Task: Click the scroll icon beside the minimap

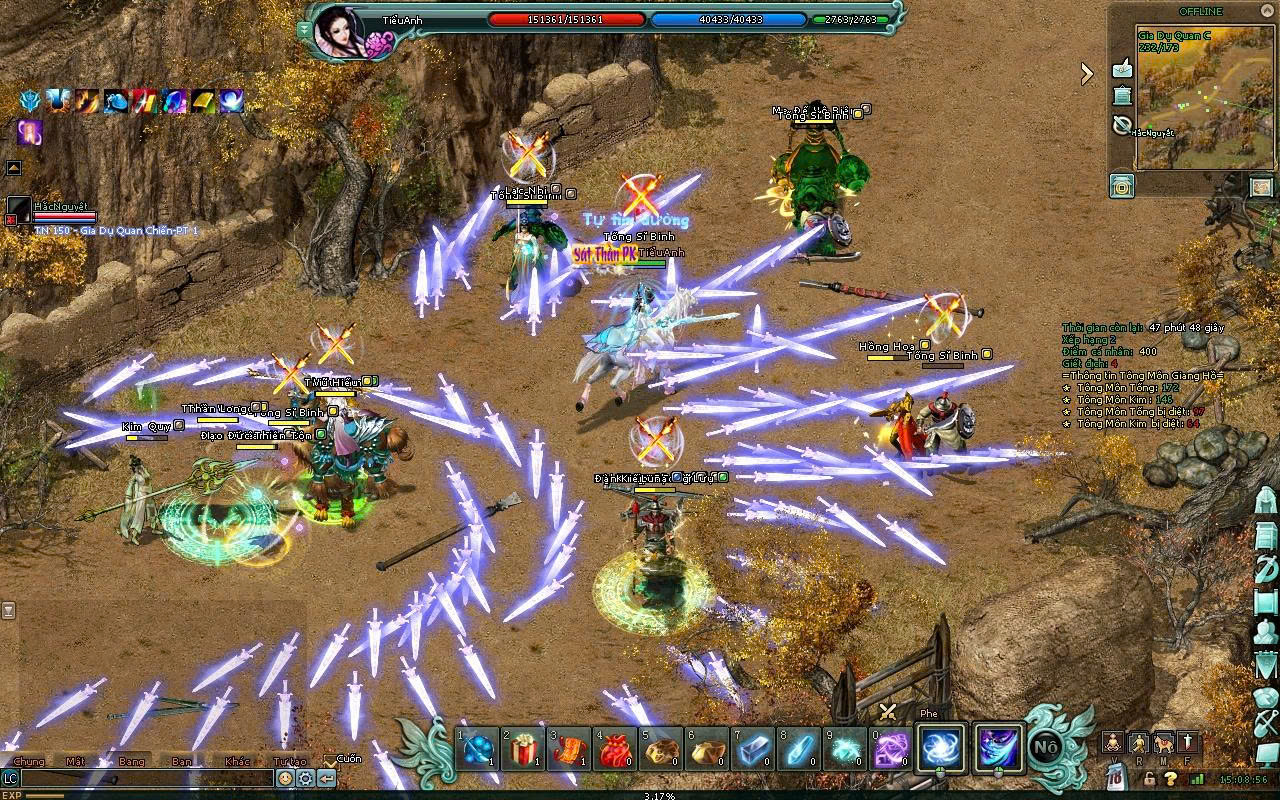Action: coord(1122,96)
